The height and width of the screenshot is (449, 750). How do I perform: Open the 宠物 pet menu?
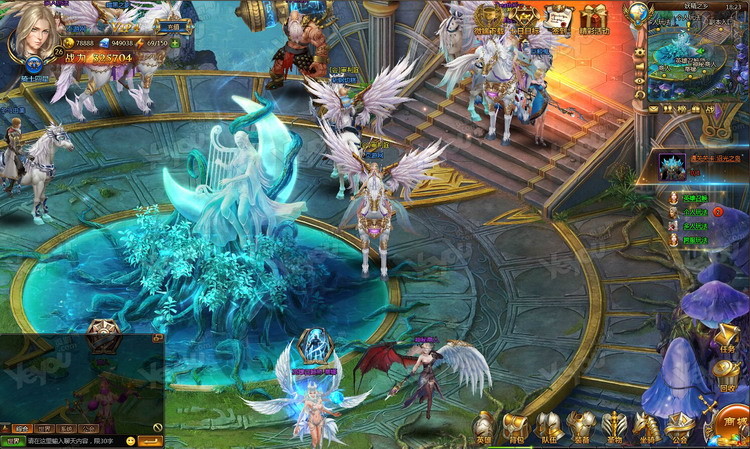point(614,425)
